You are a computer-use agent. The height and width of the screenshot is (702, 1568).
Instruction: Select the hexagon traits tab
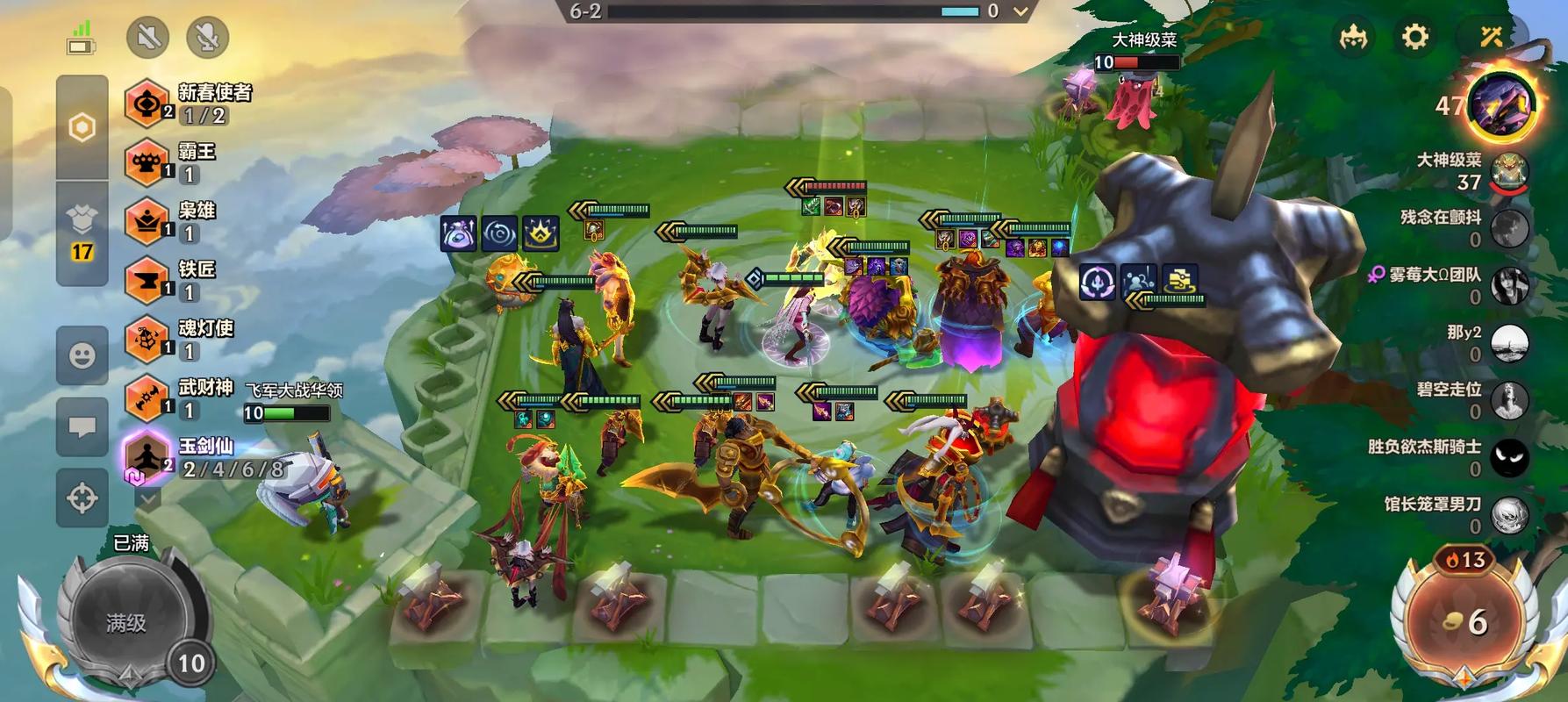click(82, 128)
